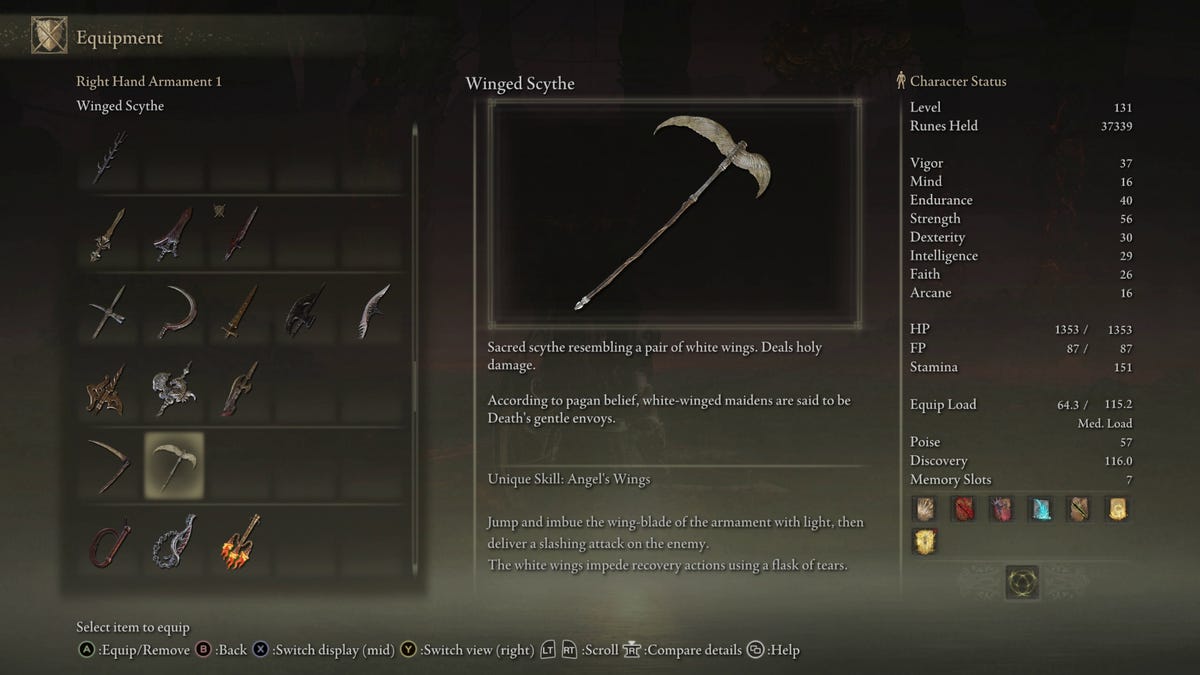1200x675 pixels.
Task: Pick the chained flail weapon slot
Action: click(x=174, y=541)
